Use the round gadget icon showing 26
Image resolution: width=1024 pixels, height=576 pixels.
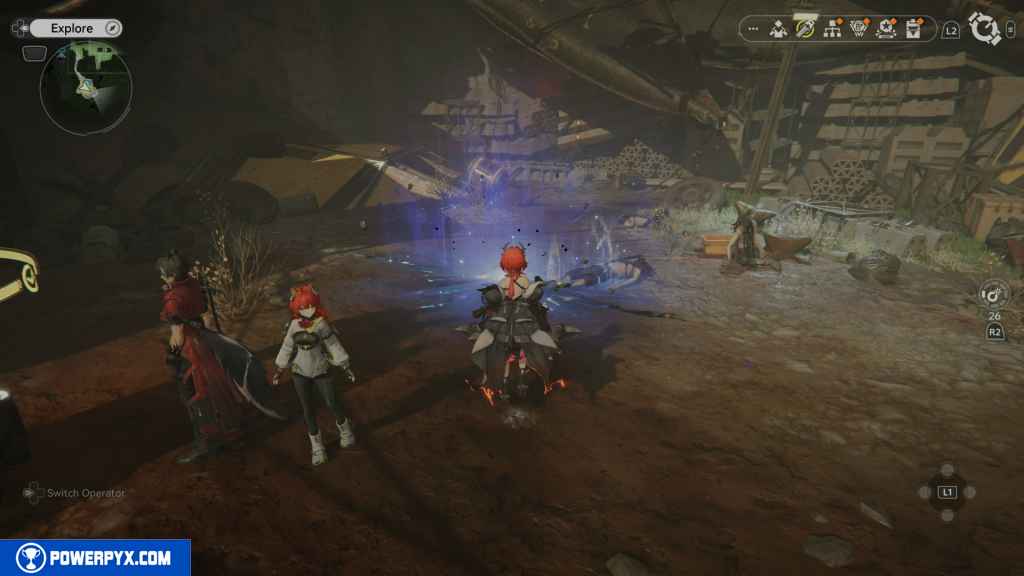click(994, 295)
